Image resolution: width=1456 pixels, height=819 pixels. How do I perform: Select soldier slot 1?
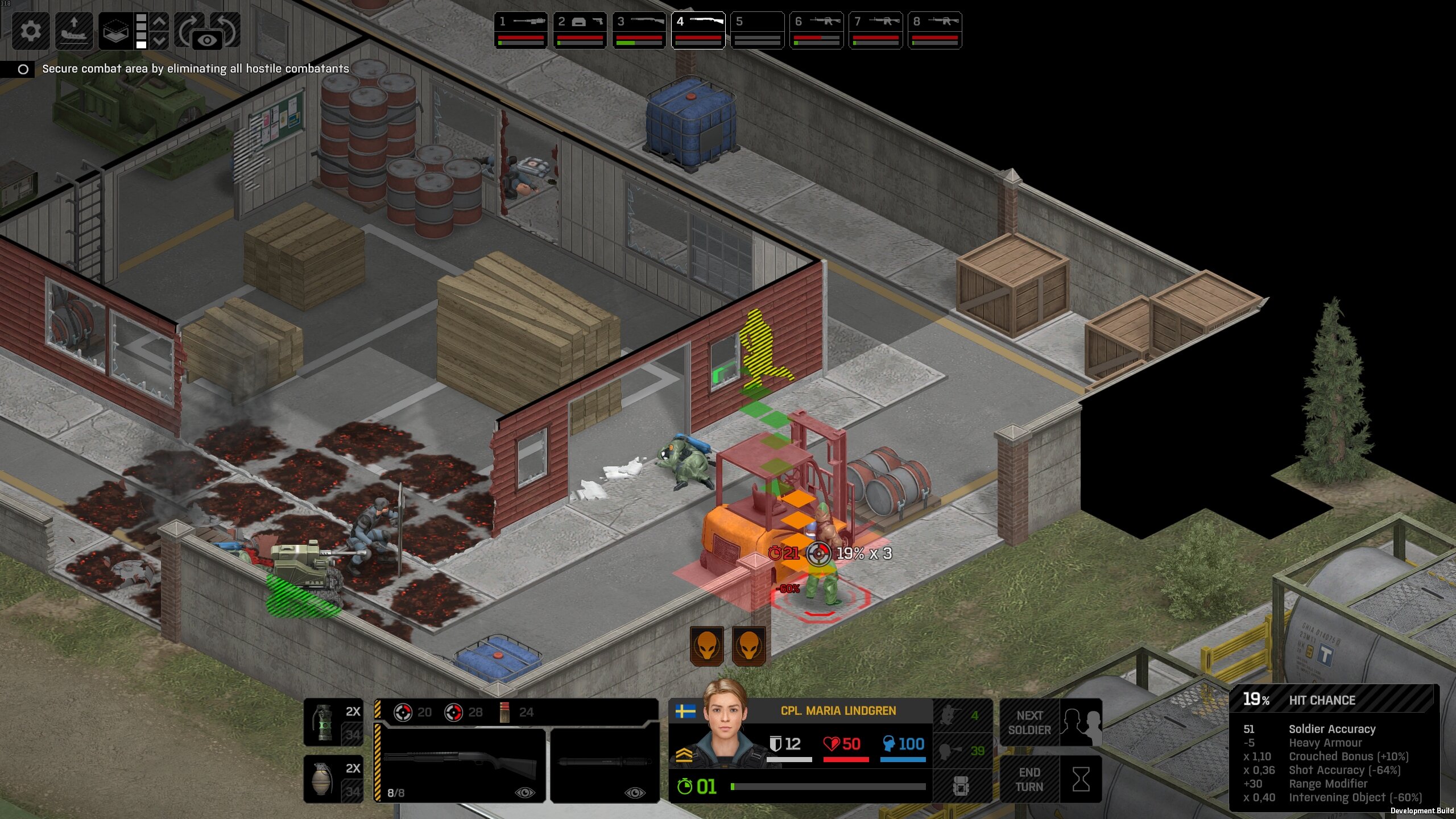(x=520, y=30)
